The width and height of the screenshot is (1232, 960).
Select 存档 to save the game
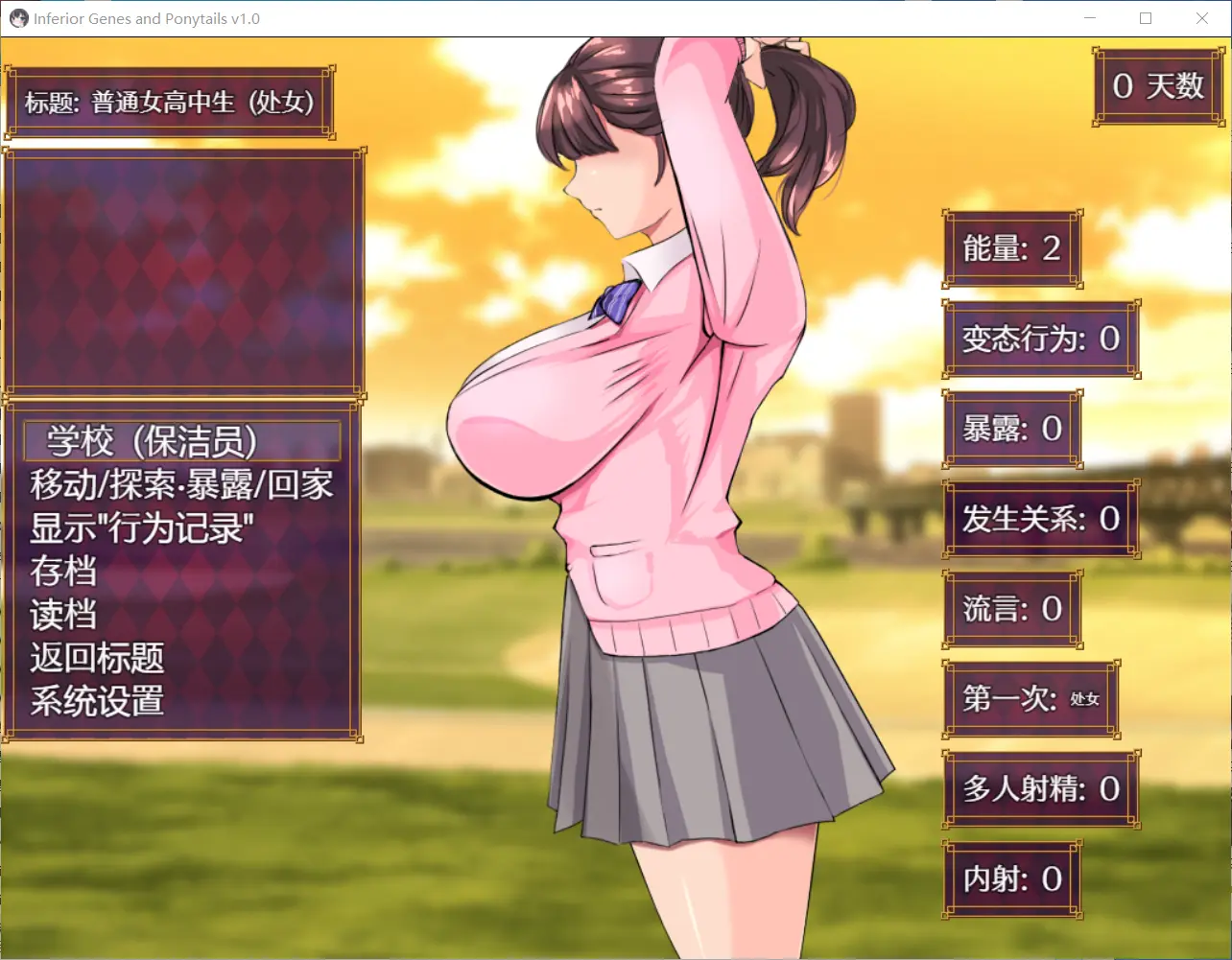tap(63, 572)
